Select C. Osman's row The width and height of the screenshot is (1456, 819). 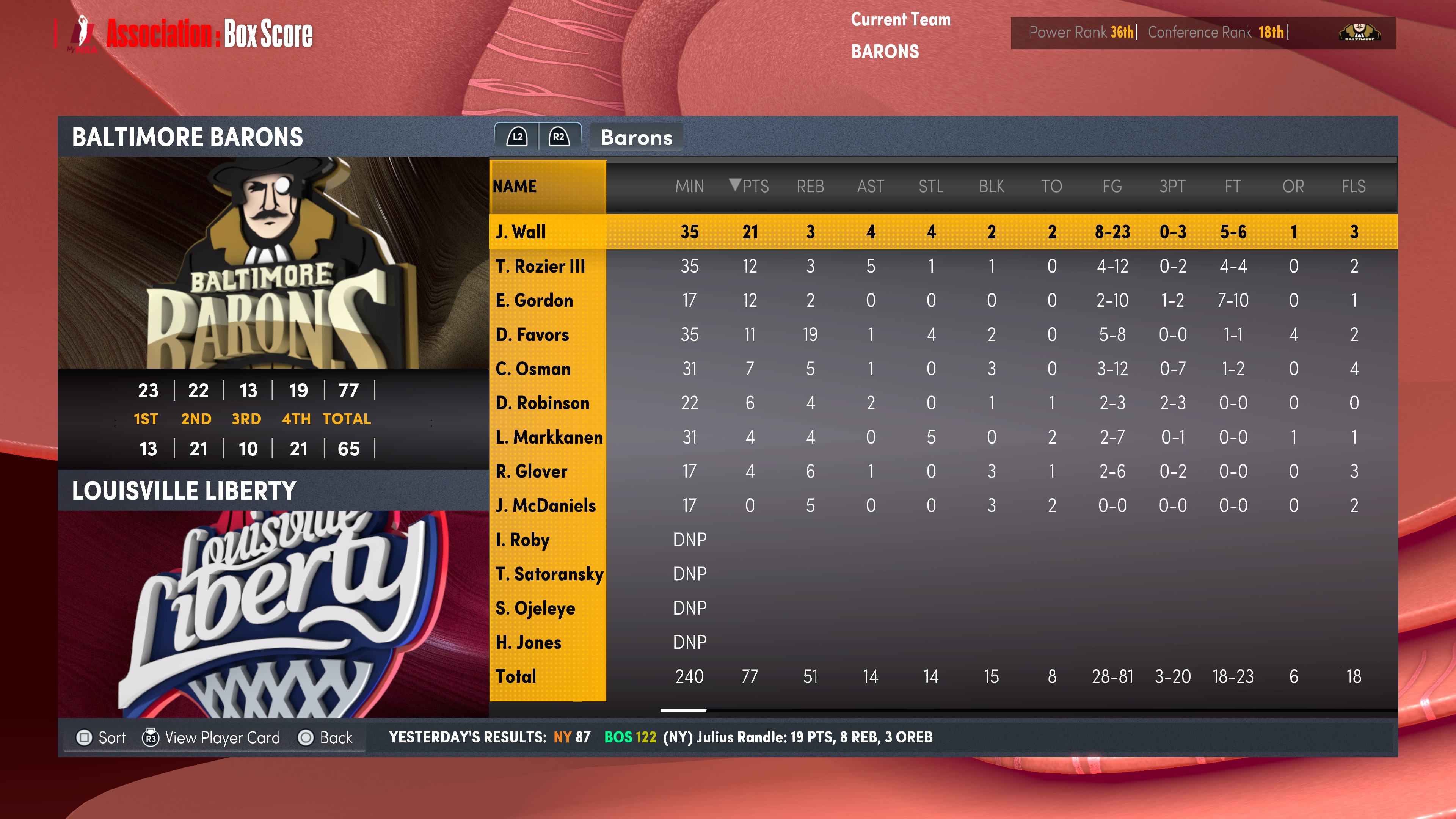point(533,369)
